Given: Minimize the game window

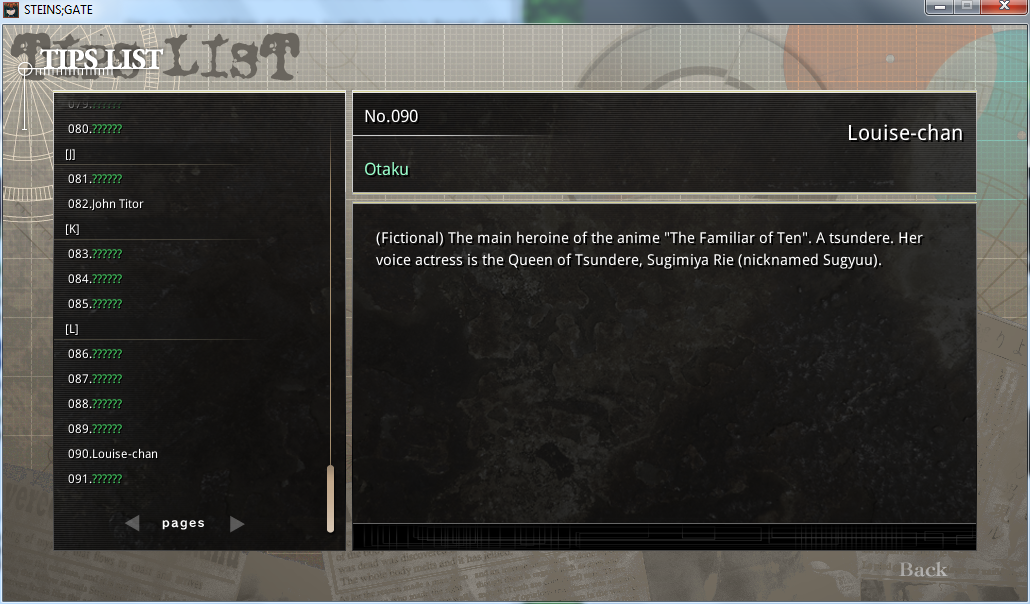Looking at the screenshot, I should point(938,7).
